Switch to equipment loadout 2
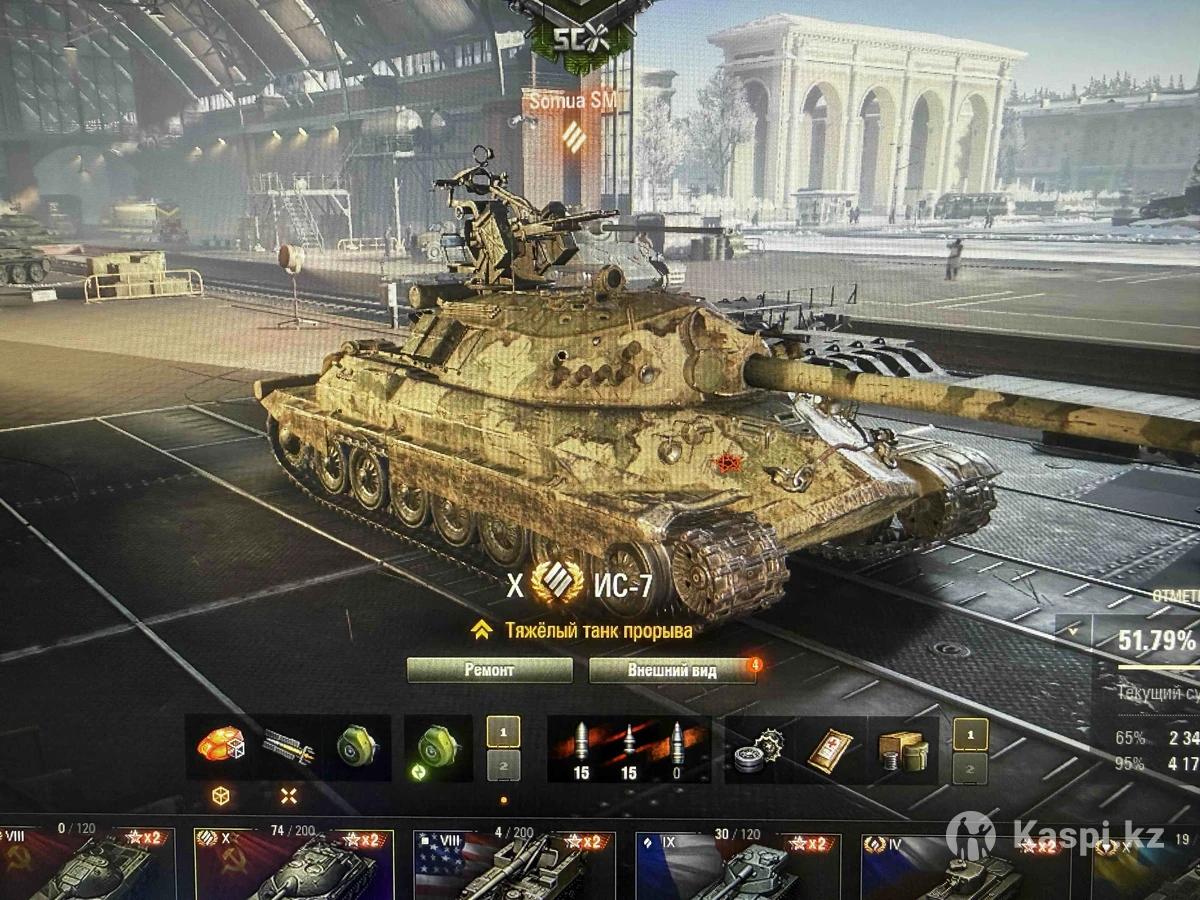Screen dimensions: 1200x900 pyautogui.click(x=503, y=767)
